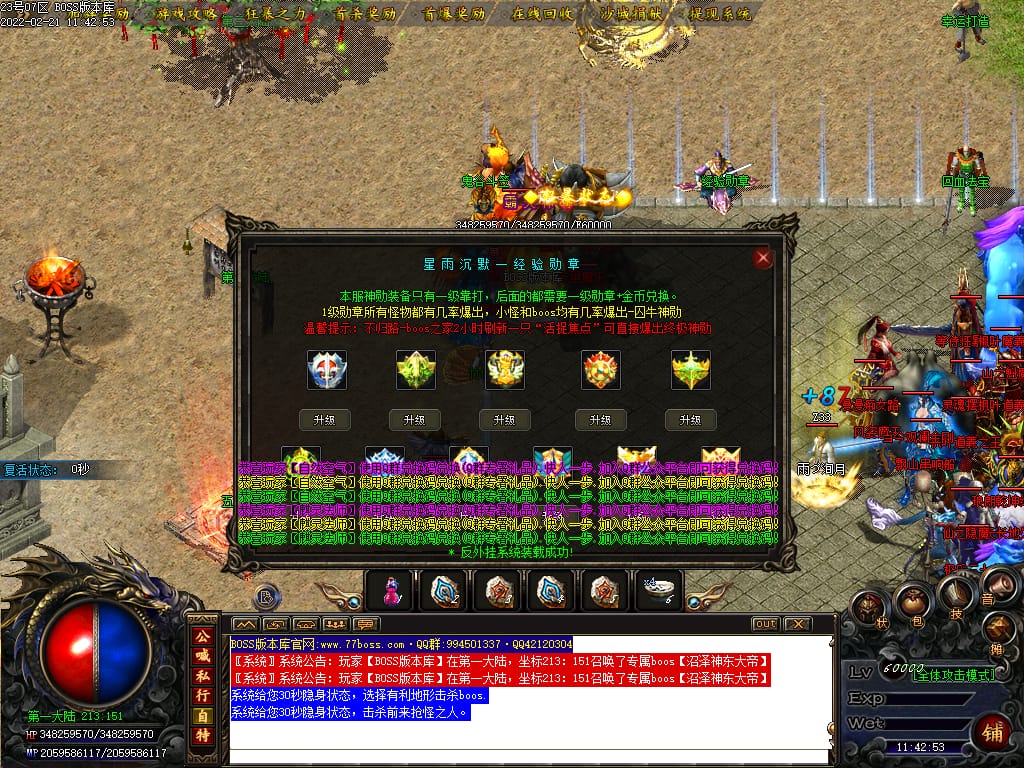Use the white bowl item in hotbar
This screenshot has height=768, width=1024.
click(x=660, y=591)
